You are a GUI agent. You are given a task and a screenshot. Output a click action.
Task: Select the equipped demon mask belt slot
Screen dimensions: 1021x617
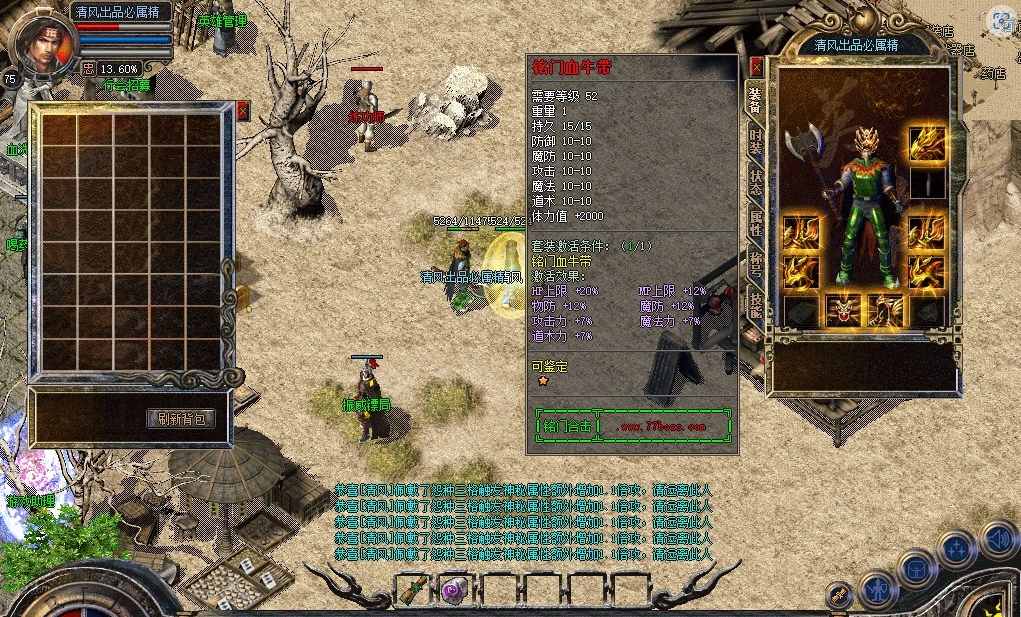(842, 311)
